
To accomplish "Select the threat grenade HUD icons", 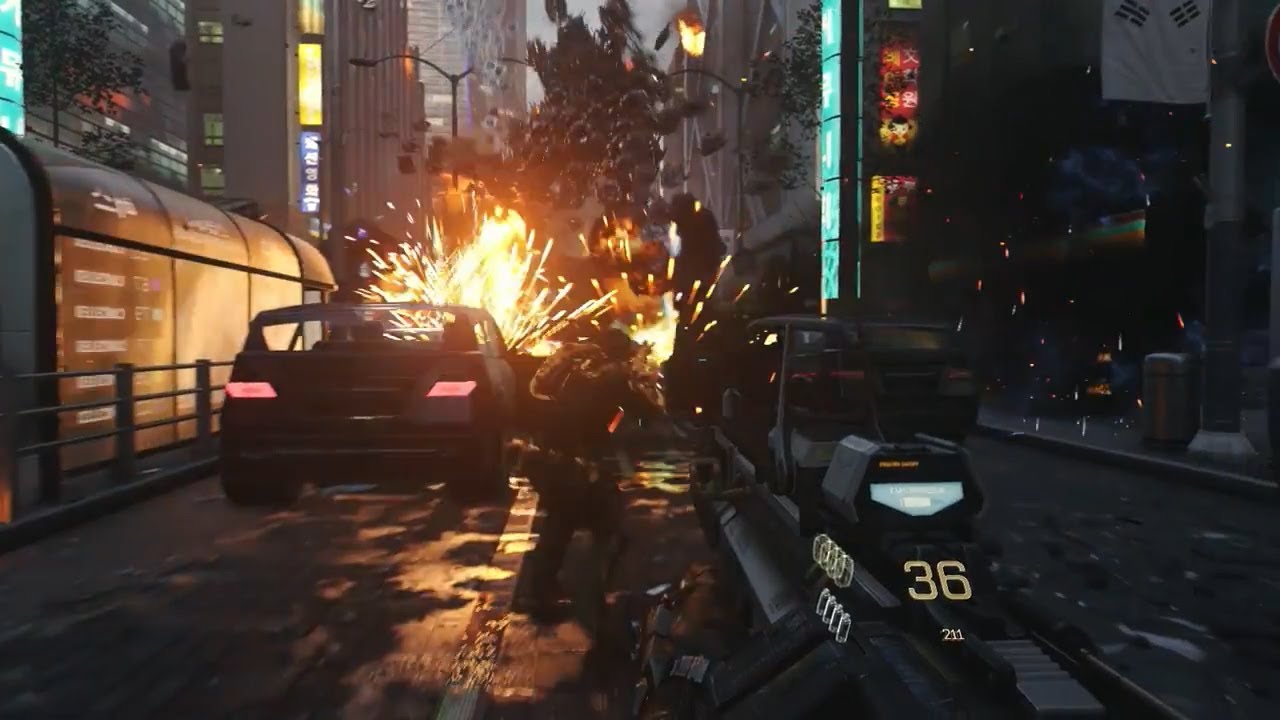I will [x=835, y=615].
